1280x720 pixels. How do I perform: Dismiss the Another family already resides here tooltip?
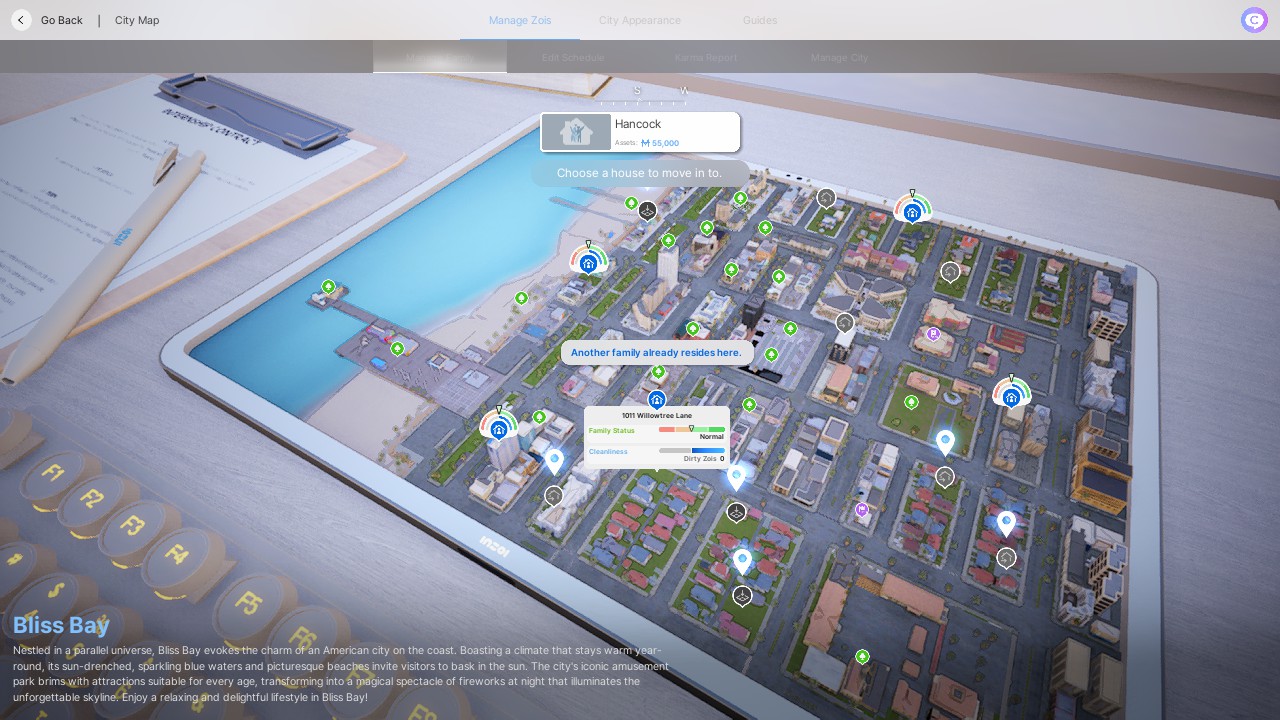coord(656,352)
